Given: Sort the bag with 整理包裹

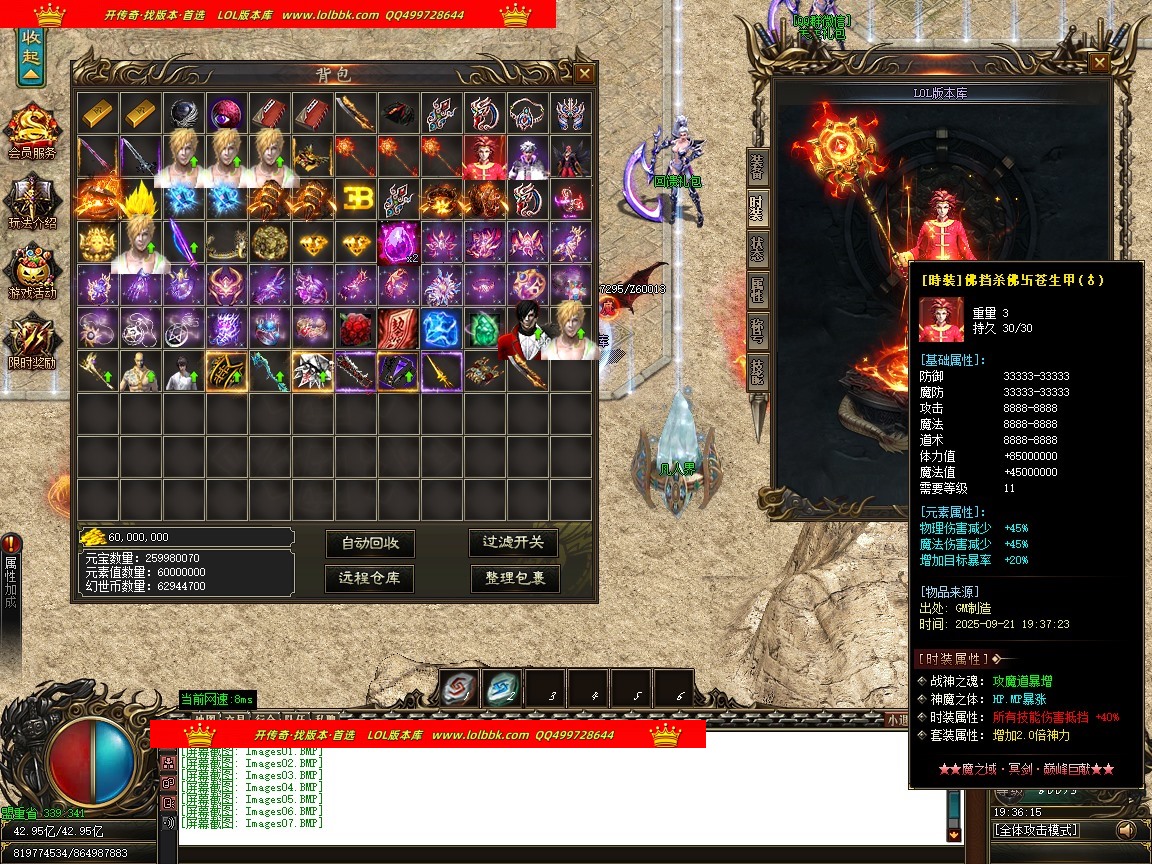Looking at the screenshot, I should 515,578.
